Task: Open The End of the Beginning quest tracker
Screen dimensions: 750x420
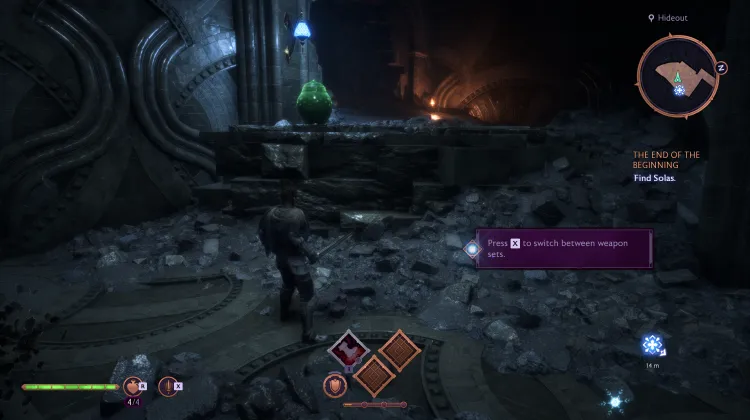Action: click(665, 159)
